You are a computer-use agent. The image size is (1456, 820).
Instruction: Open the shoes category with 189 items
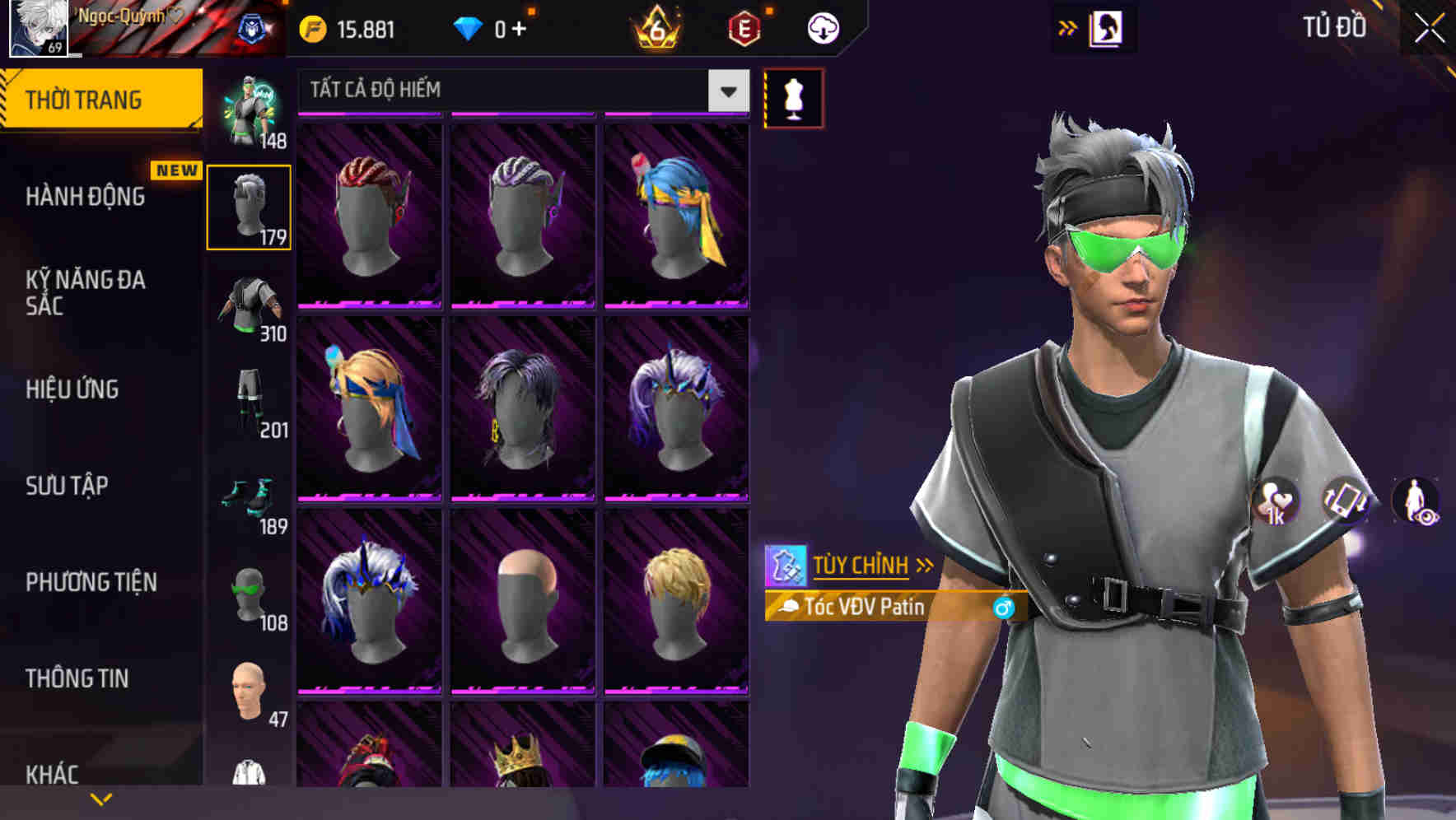coord(249,494)
